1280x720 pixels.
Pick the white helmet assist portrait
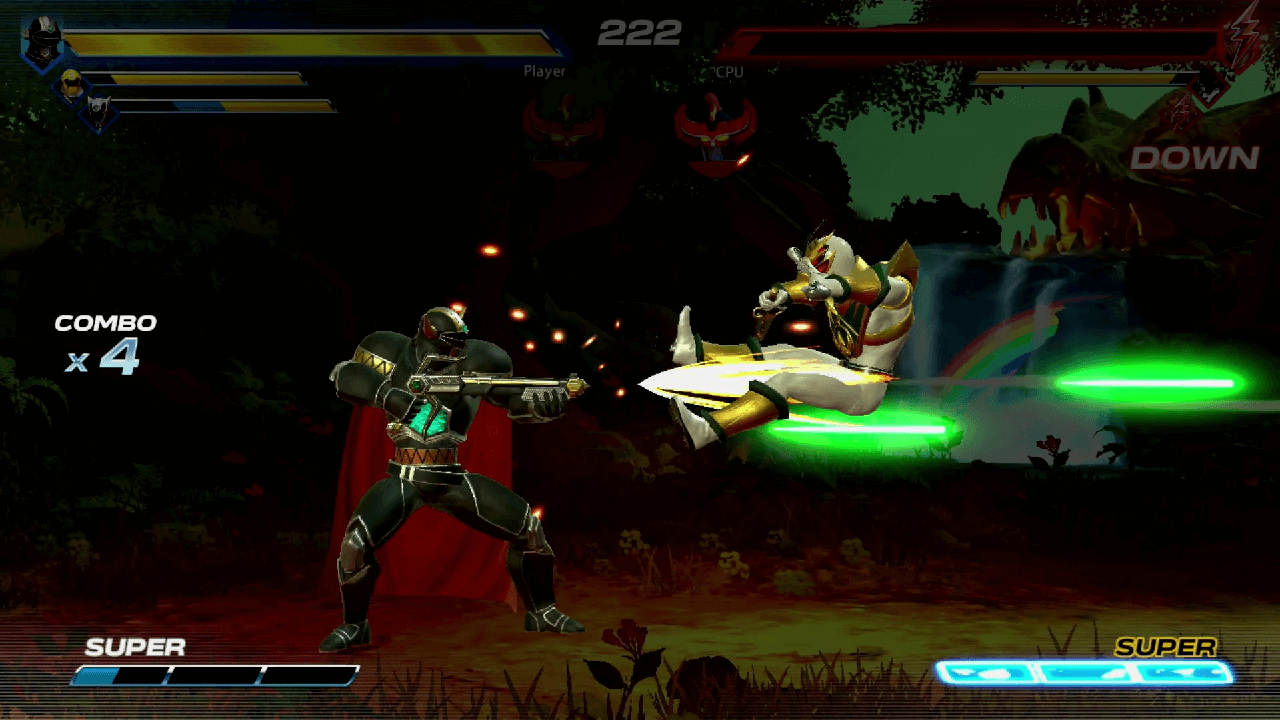98,110
